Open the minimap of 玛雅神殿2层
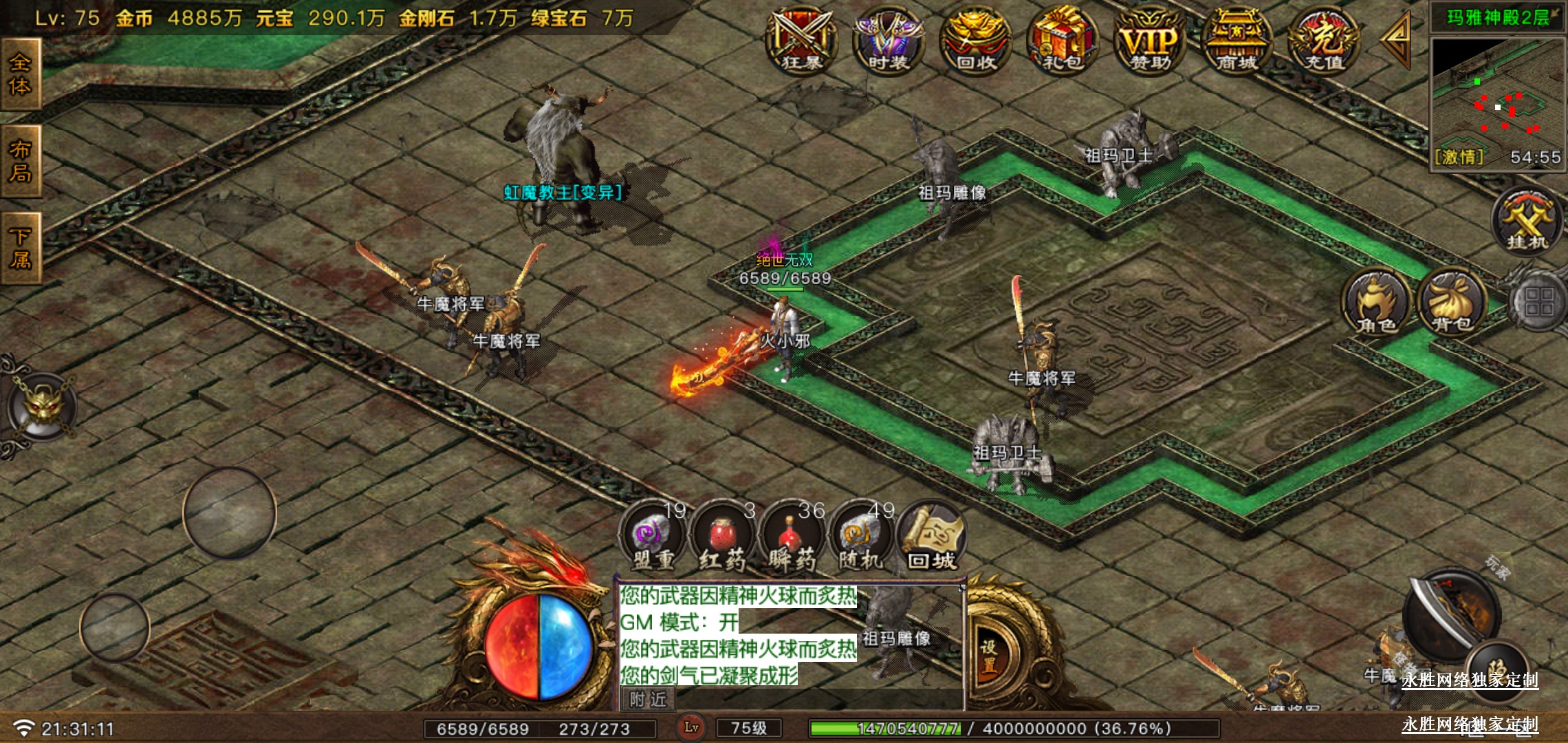 pos(1496,100)
